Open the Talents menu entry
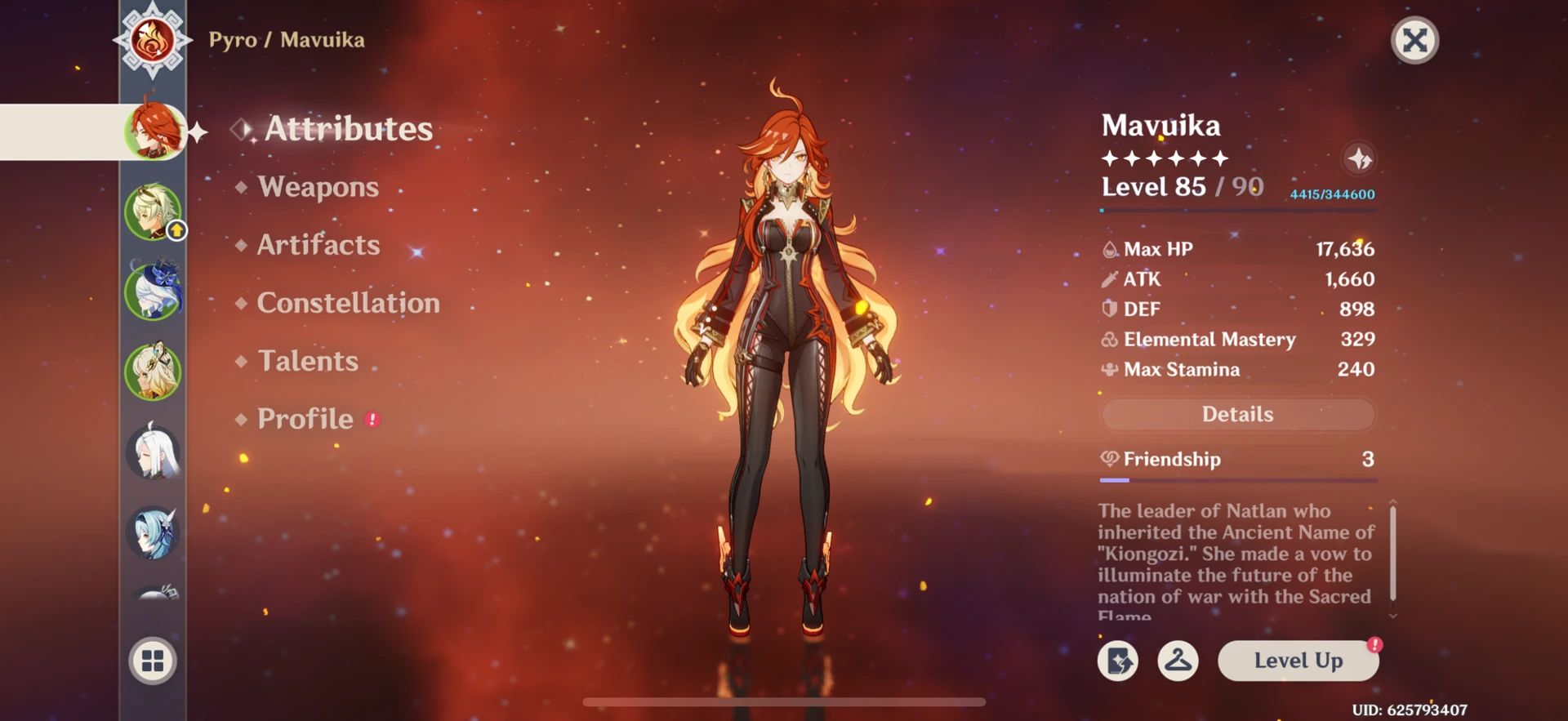The image size is (1568, 721). [x=308, y=360]
